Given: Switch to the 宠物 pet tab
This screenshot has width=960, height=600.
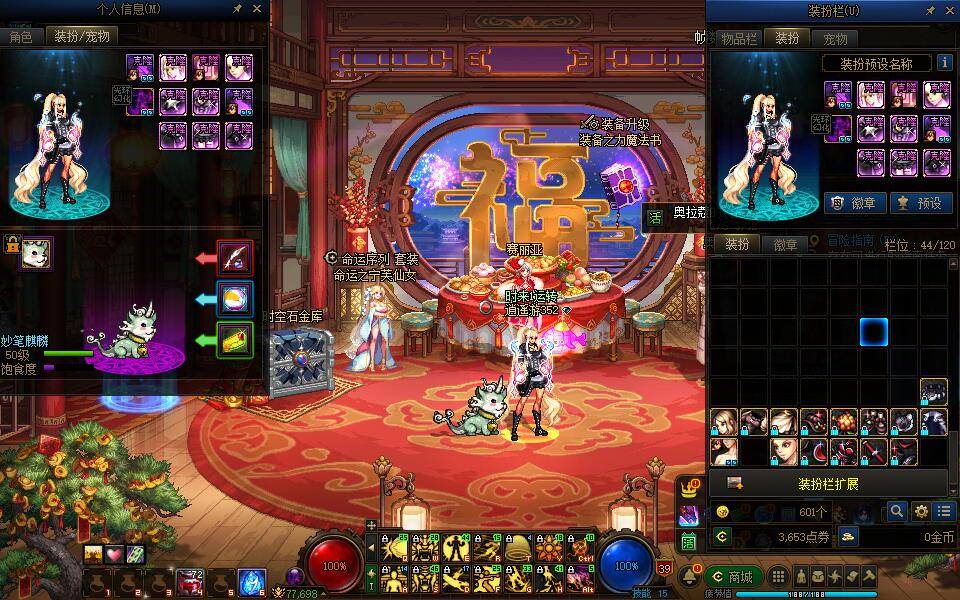Looking at the screenshot, I should [835, 38].
